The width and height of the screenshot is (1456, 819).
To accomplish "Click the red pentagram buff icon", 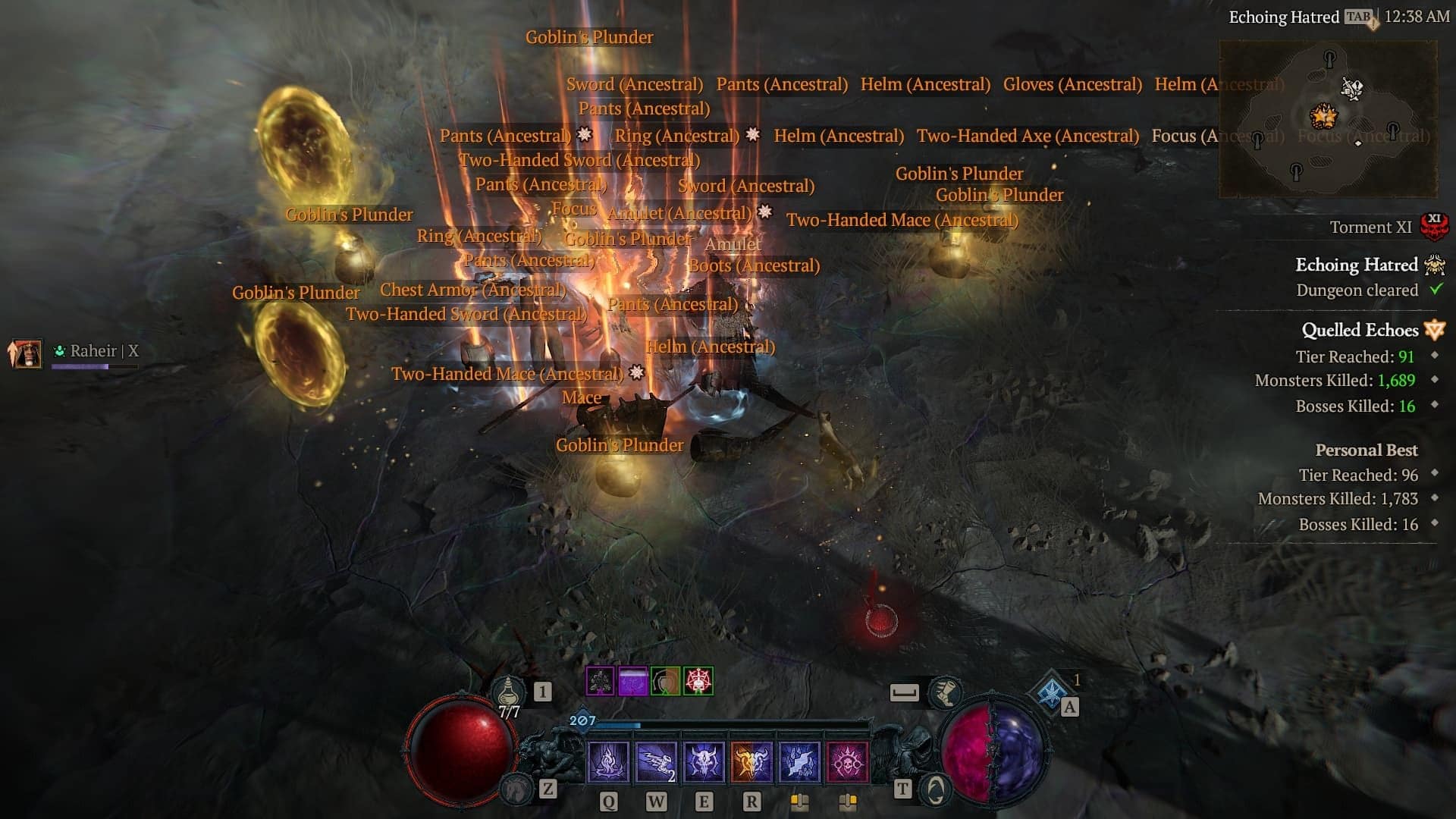I will pos(699,682).
